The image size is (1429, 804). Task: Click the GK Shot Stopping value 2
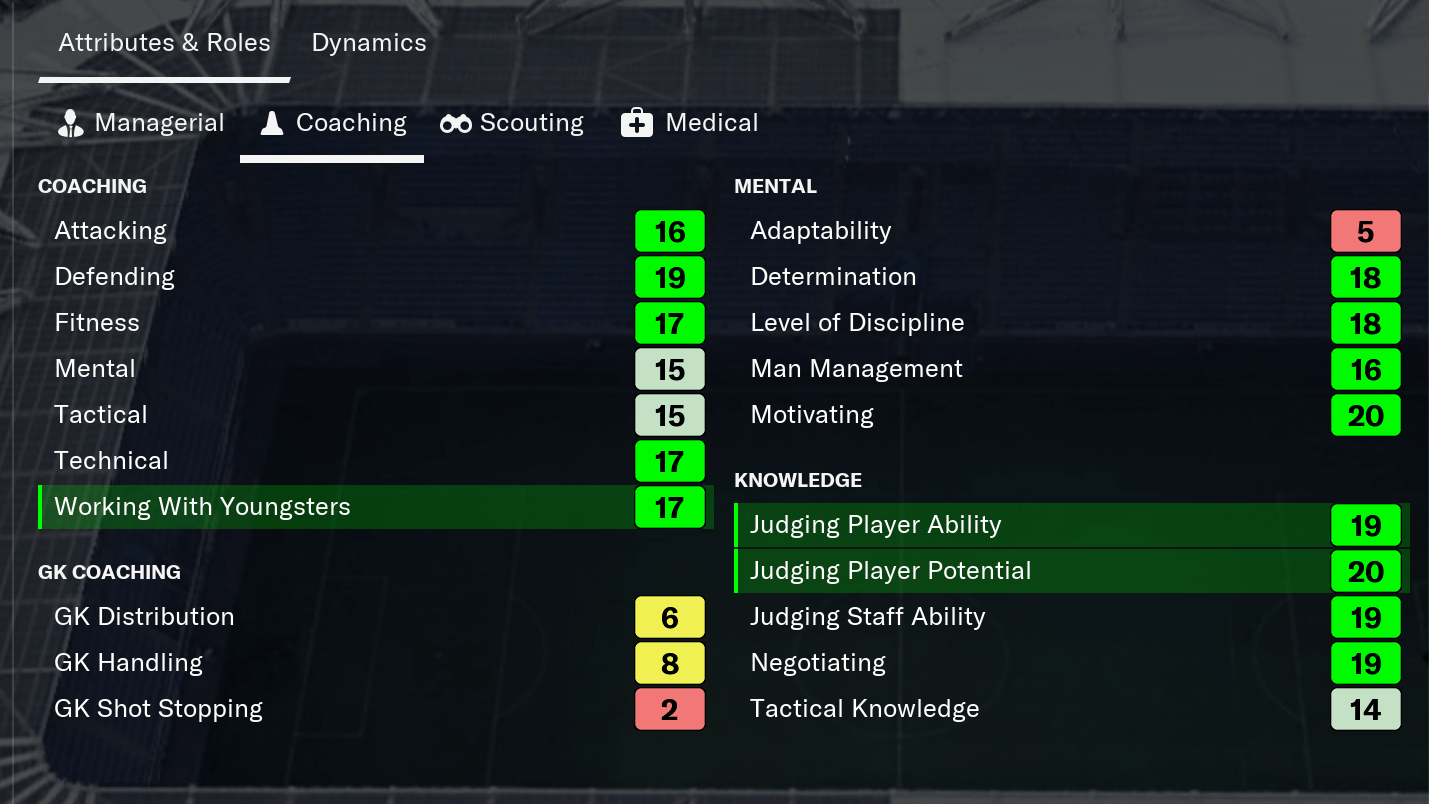tap(669, 709)
